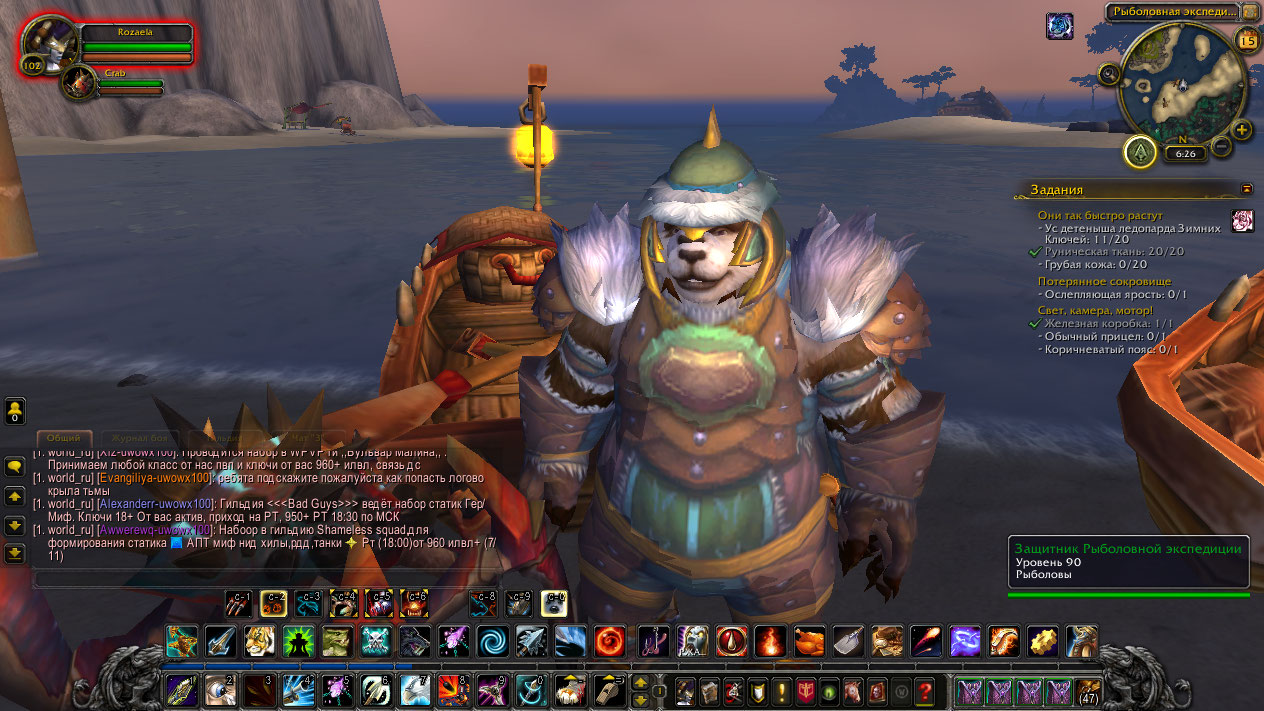
Task: Open the calendar showing day 15
Action: 1247,40
